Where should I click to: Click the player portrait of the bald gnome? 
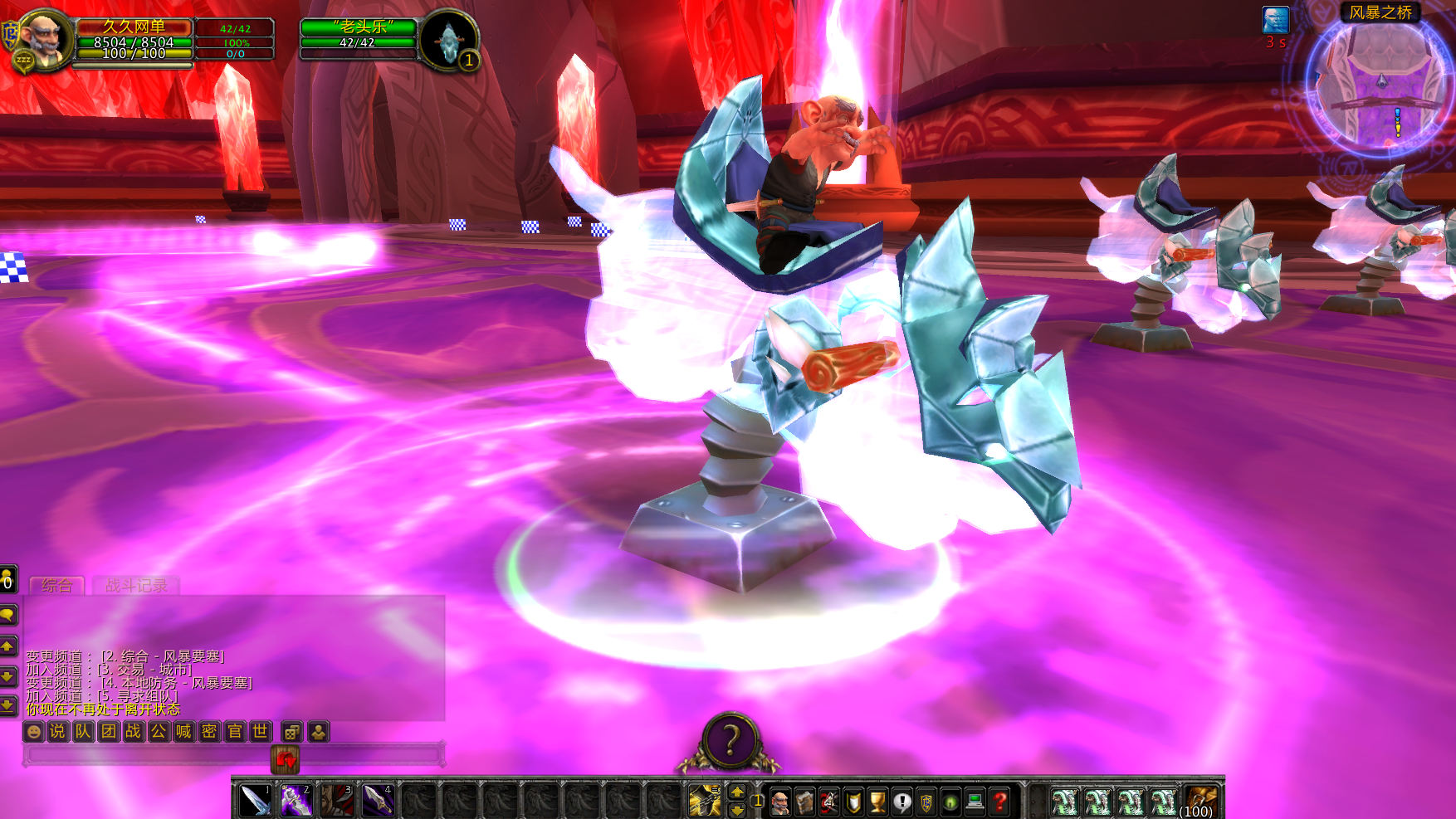[45, 37]
